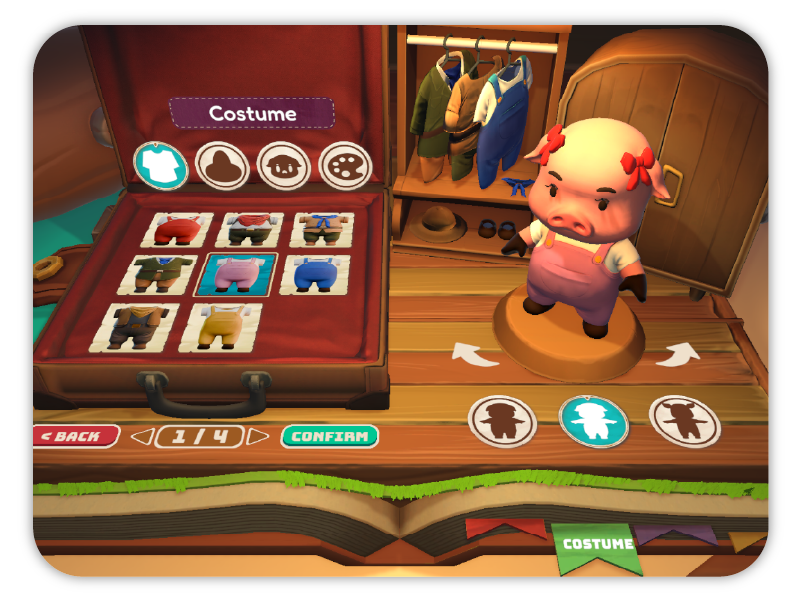Viewport: 801px width, 601px height.
Task: Go to the next costume page
Action: [259, 436]
